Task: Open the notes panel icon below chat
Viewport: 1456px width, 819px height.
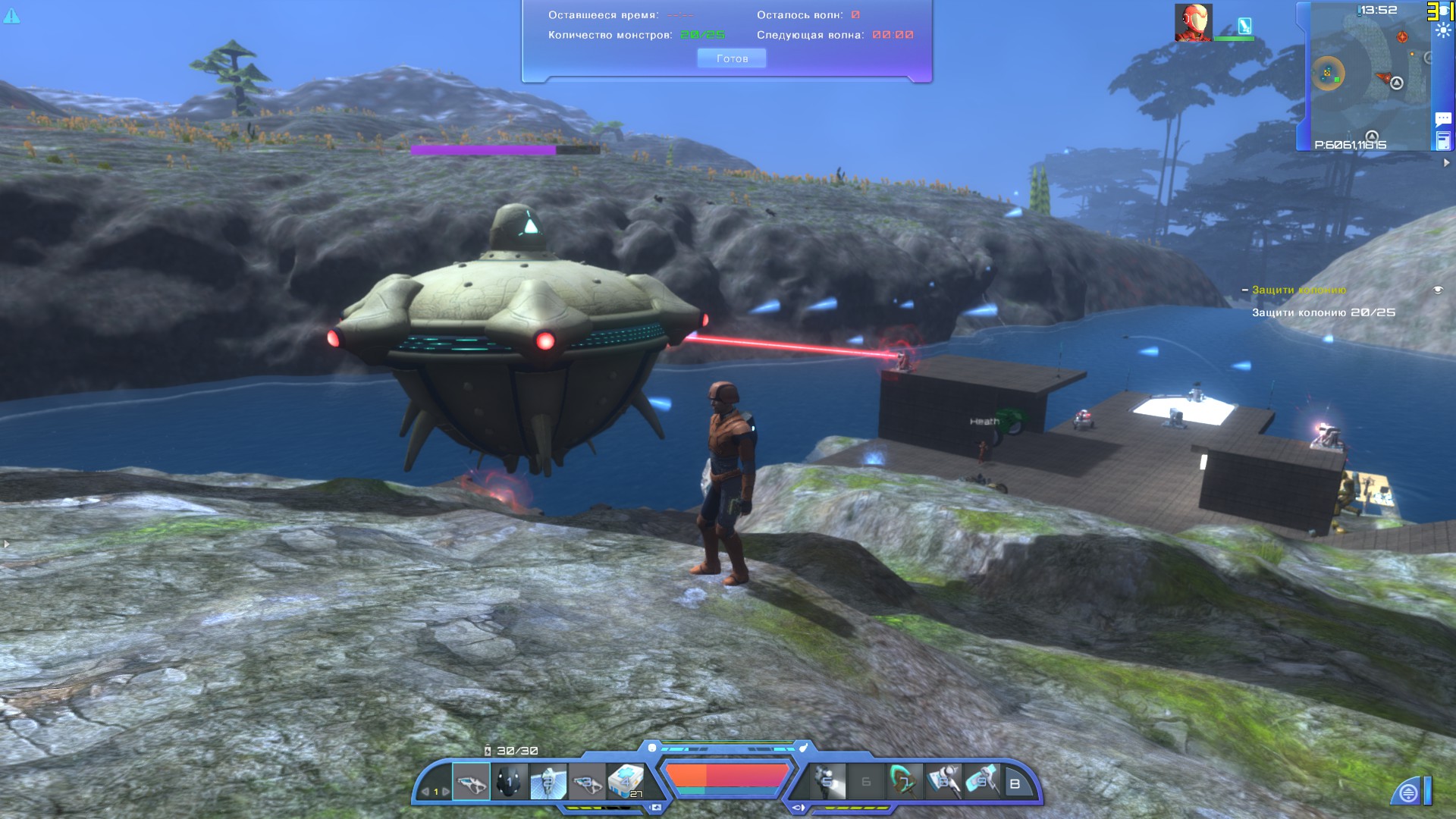Action: click(x=1442, y=140)
